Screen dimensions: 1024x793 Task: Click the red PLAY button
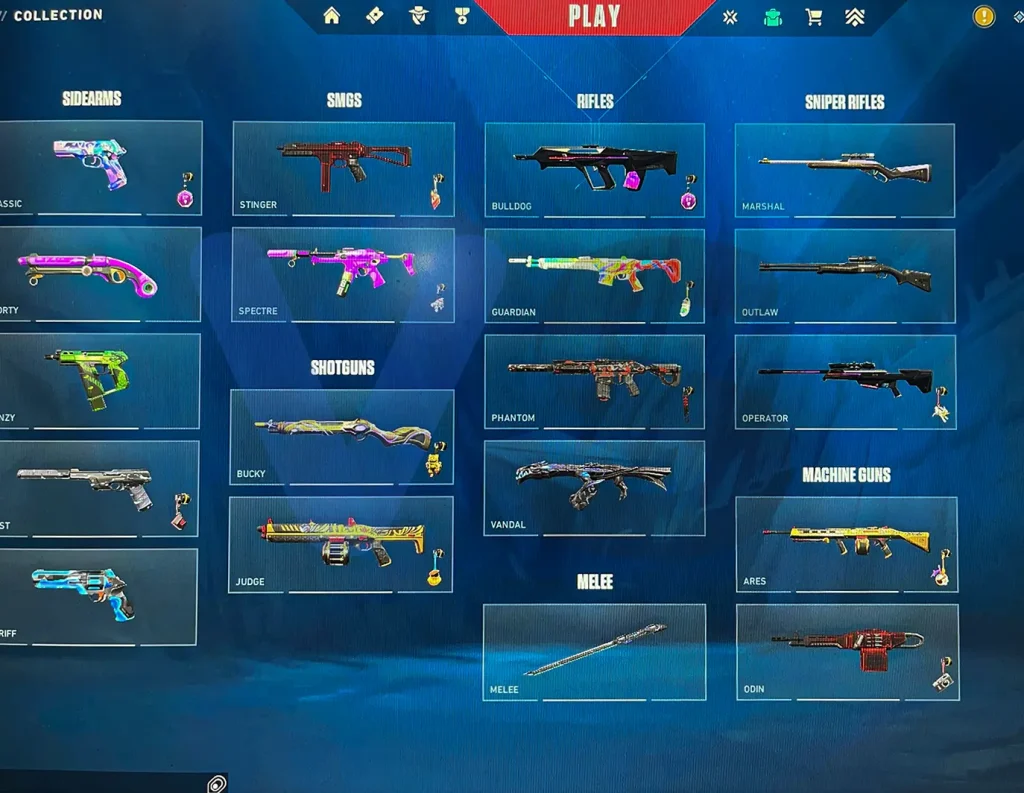click(594, 17)
